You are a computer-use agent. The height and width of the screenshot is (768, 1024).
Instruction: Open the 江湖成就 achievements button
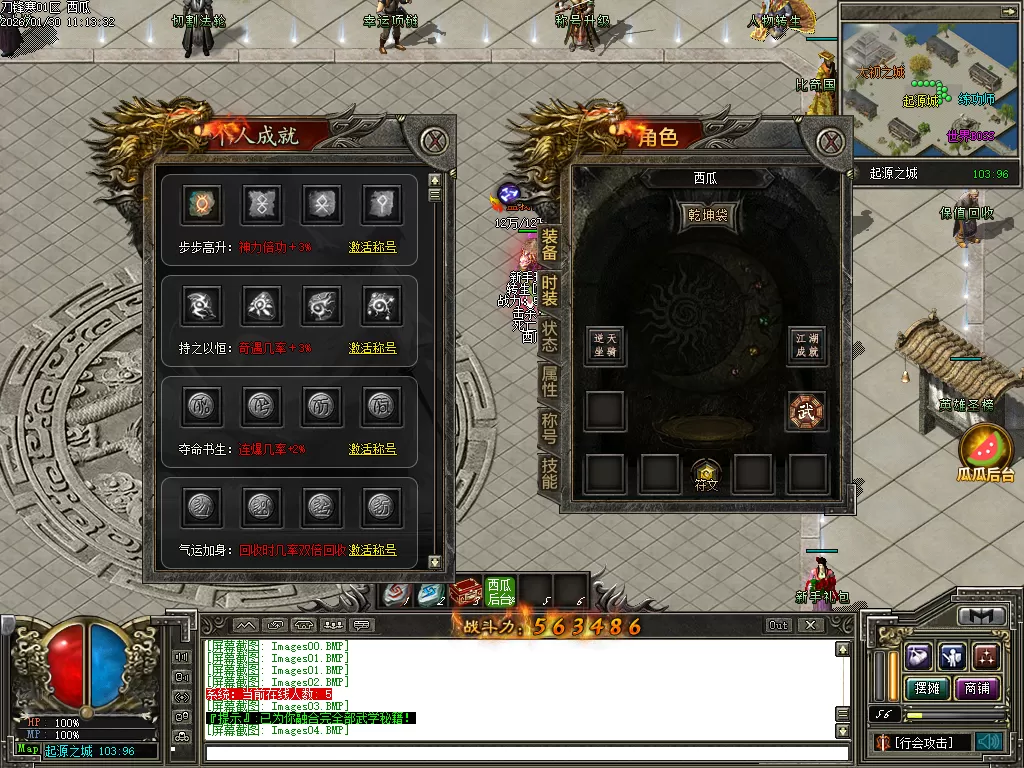[x=806, y=345]
